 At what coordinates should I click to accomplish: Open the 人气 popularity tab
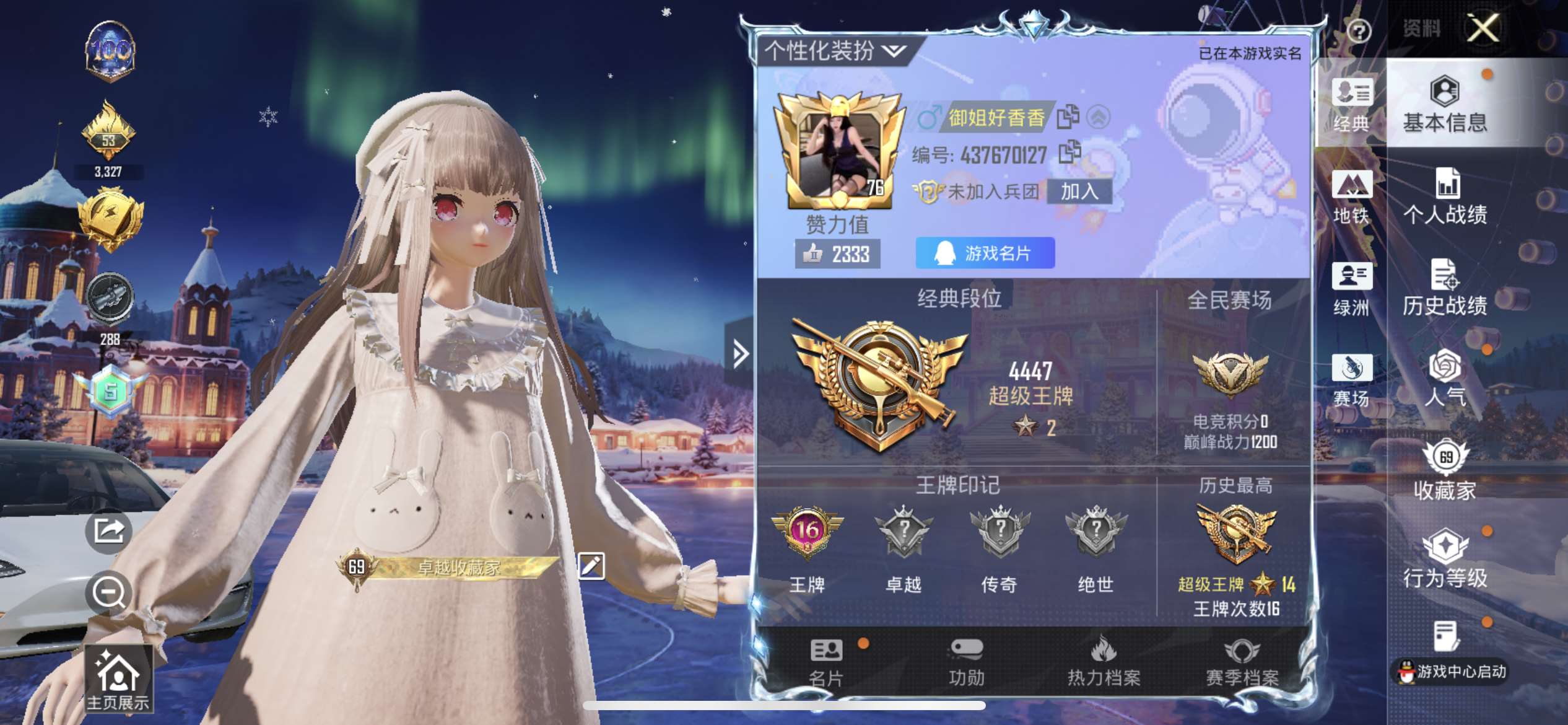pyautogui.click(x=1444, y=379)
